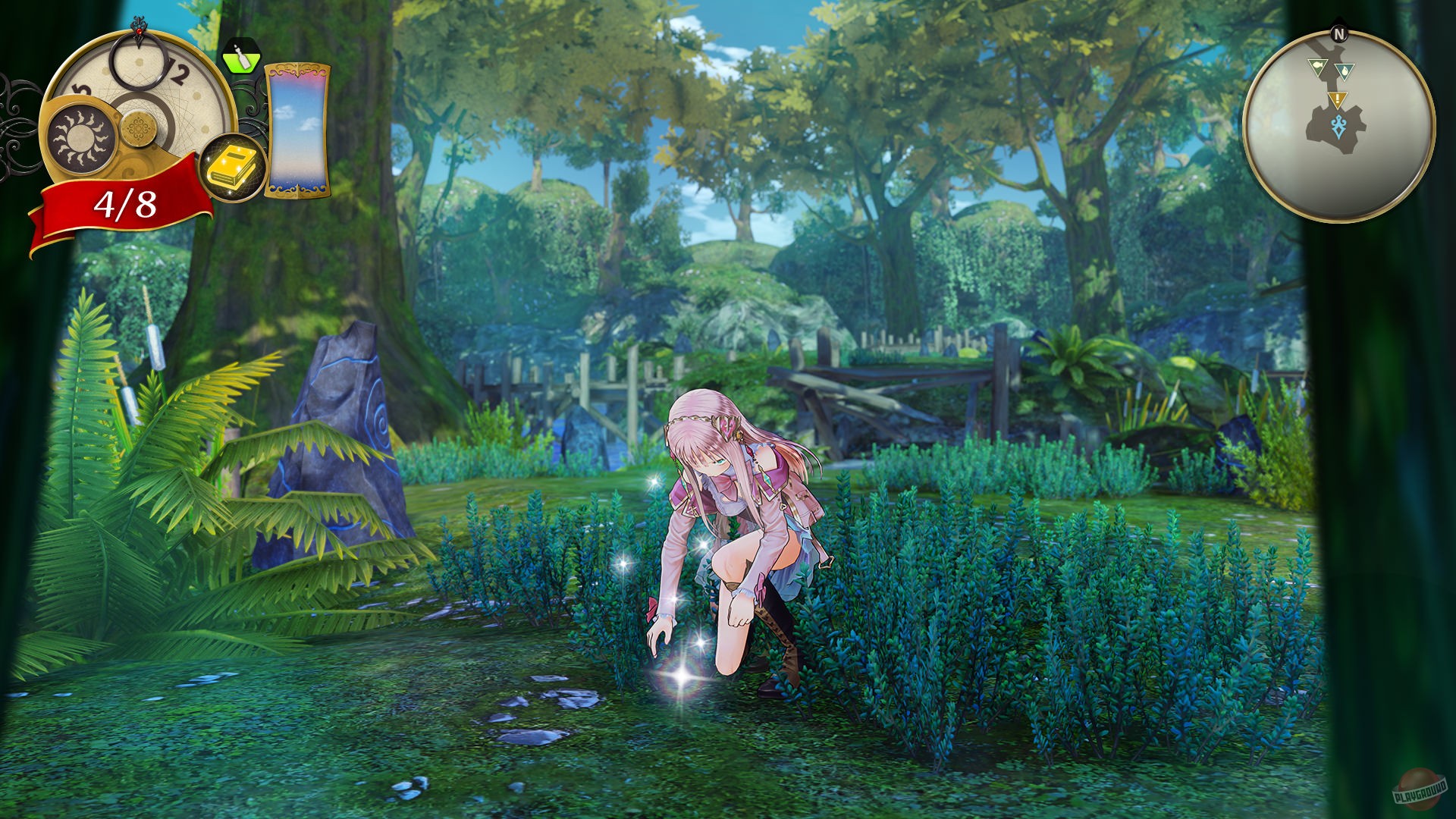Click the sky gradient gauge showing time of day
The height and width of the screenshot is (819, 1456).
tap(297, 130)
